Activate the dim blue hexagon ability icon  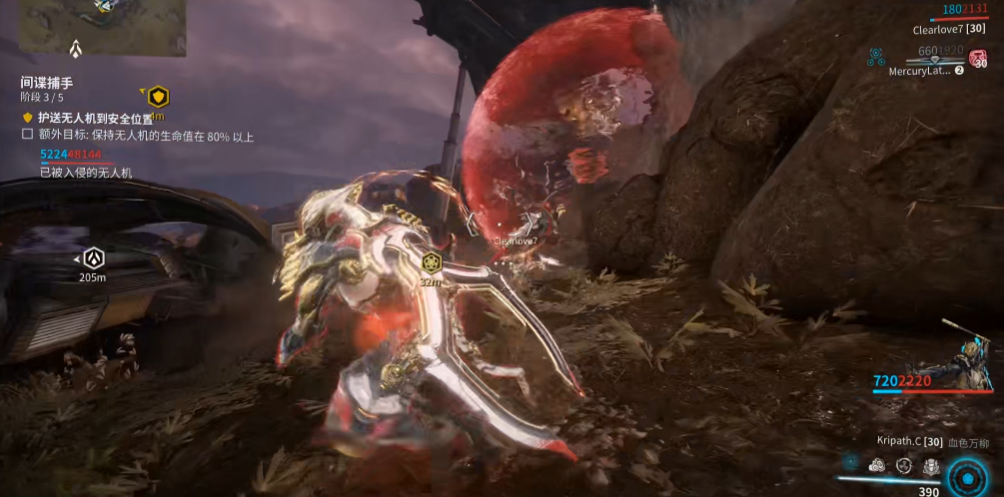(x=850, y=463)
